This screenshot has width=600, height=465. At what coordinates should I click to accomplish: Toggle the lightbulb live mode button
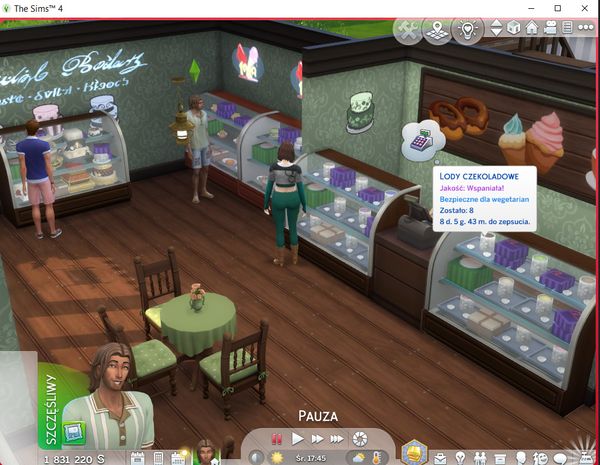[467, 30]
